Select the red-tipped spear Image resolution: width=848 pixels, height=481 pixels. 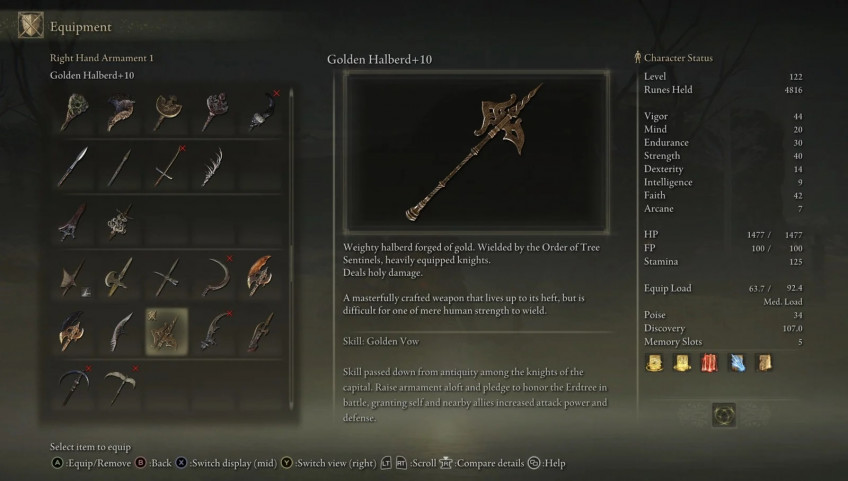(73, 221)
